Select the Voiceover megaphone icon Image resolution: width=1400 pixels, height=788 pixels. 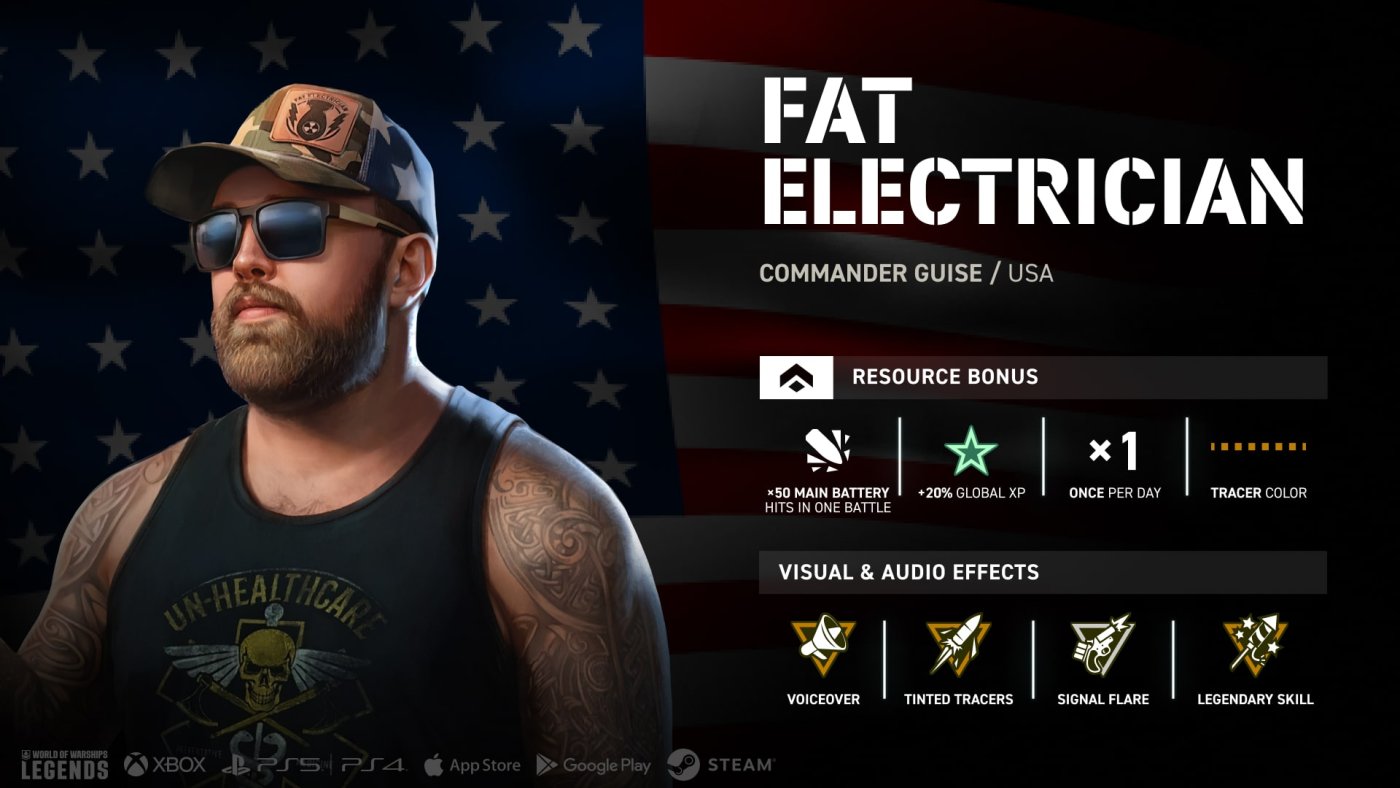pyautogui.click(x=823, y=645)
